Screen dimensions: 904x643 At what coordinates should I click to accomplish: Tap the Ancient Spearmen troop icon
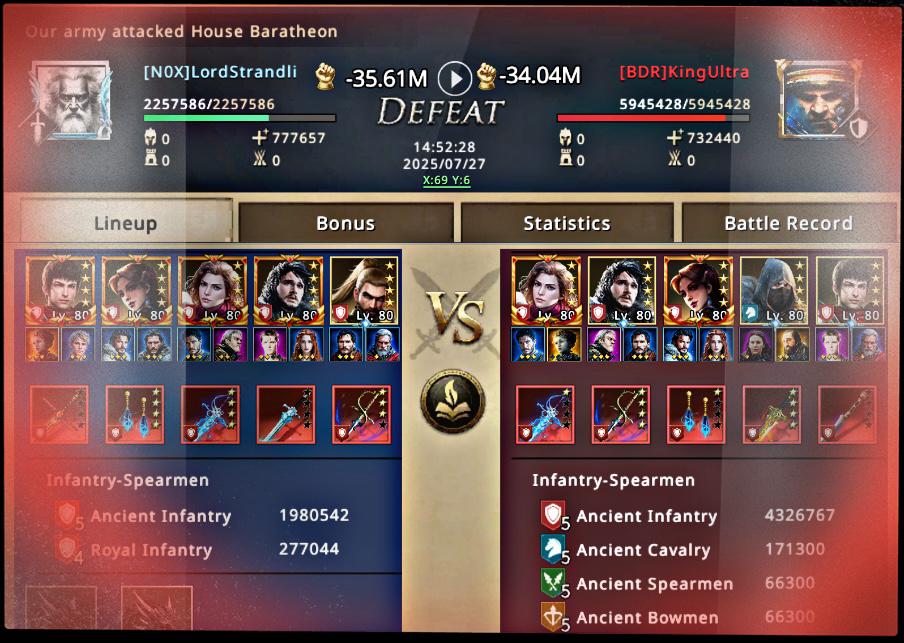pyautogui.click(x=553, y=583)
